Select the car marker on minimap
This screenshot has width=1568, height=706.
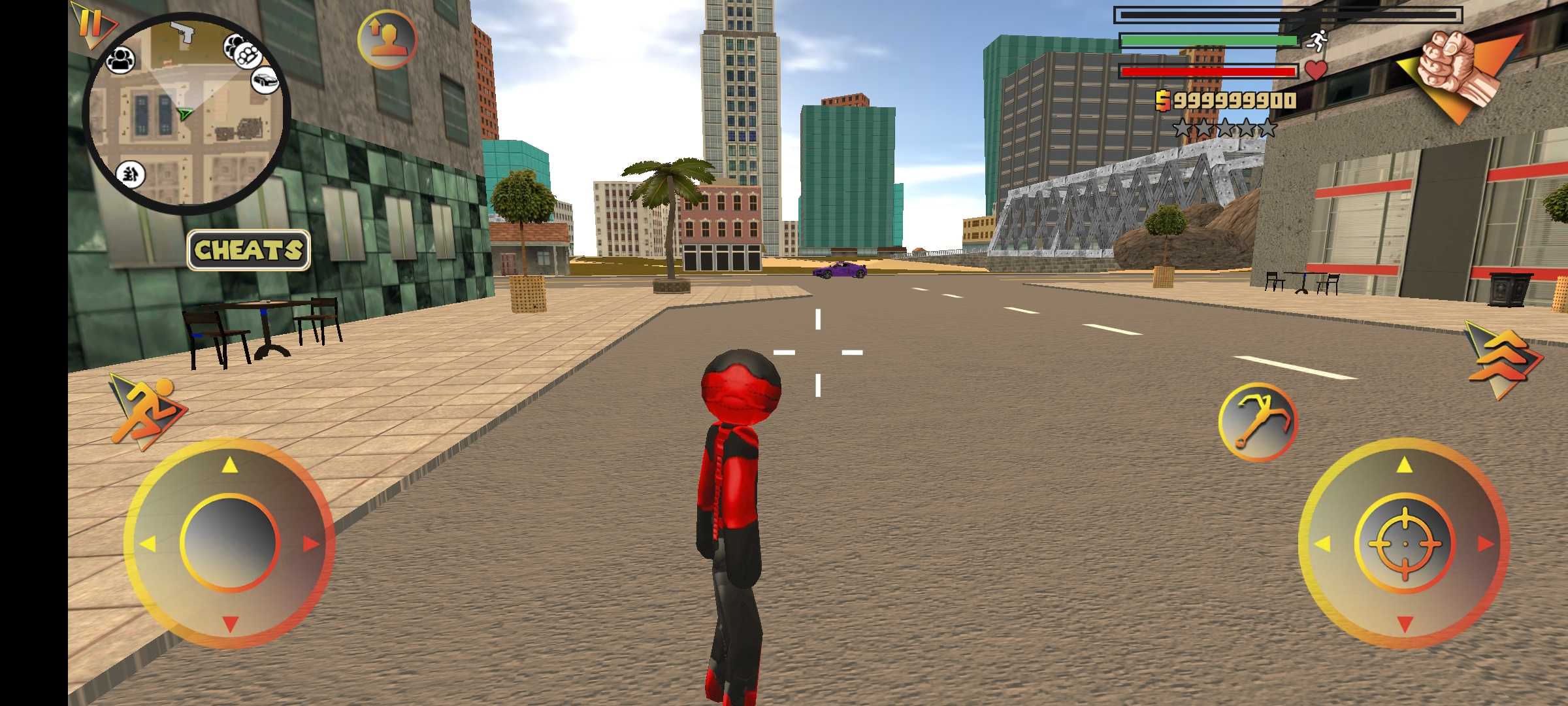(x=265, y=80)
